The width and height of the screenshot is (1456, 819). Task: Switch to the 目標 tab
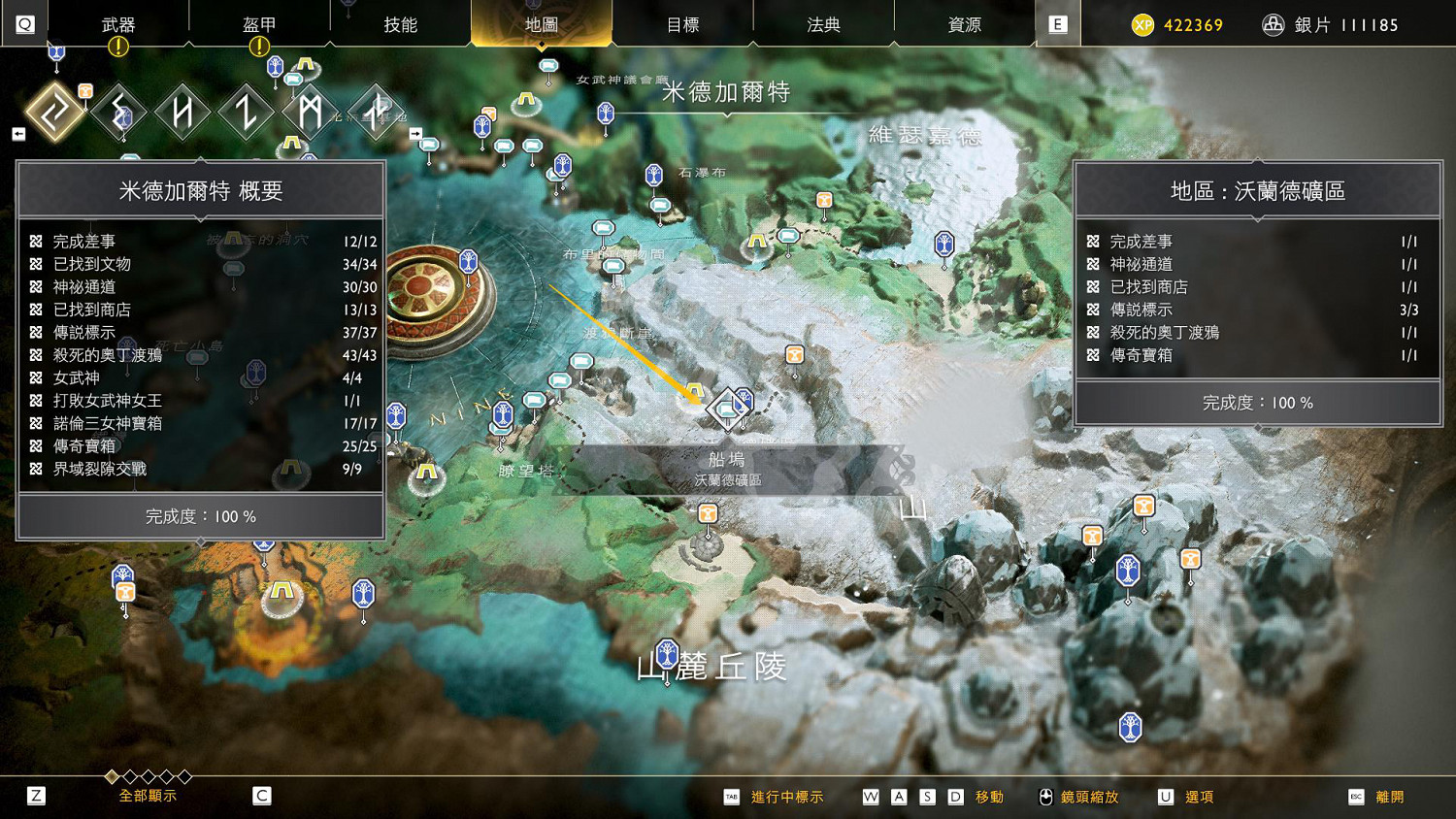(685, 24)
